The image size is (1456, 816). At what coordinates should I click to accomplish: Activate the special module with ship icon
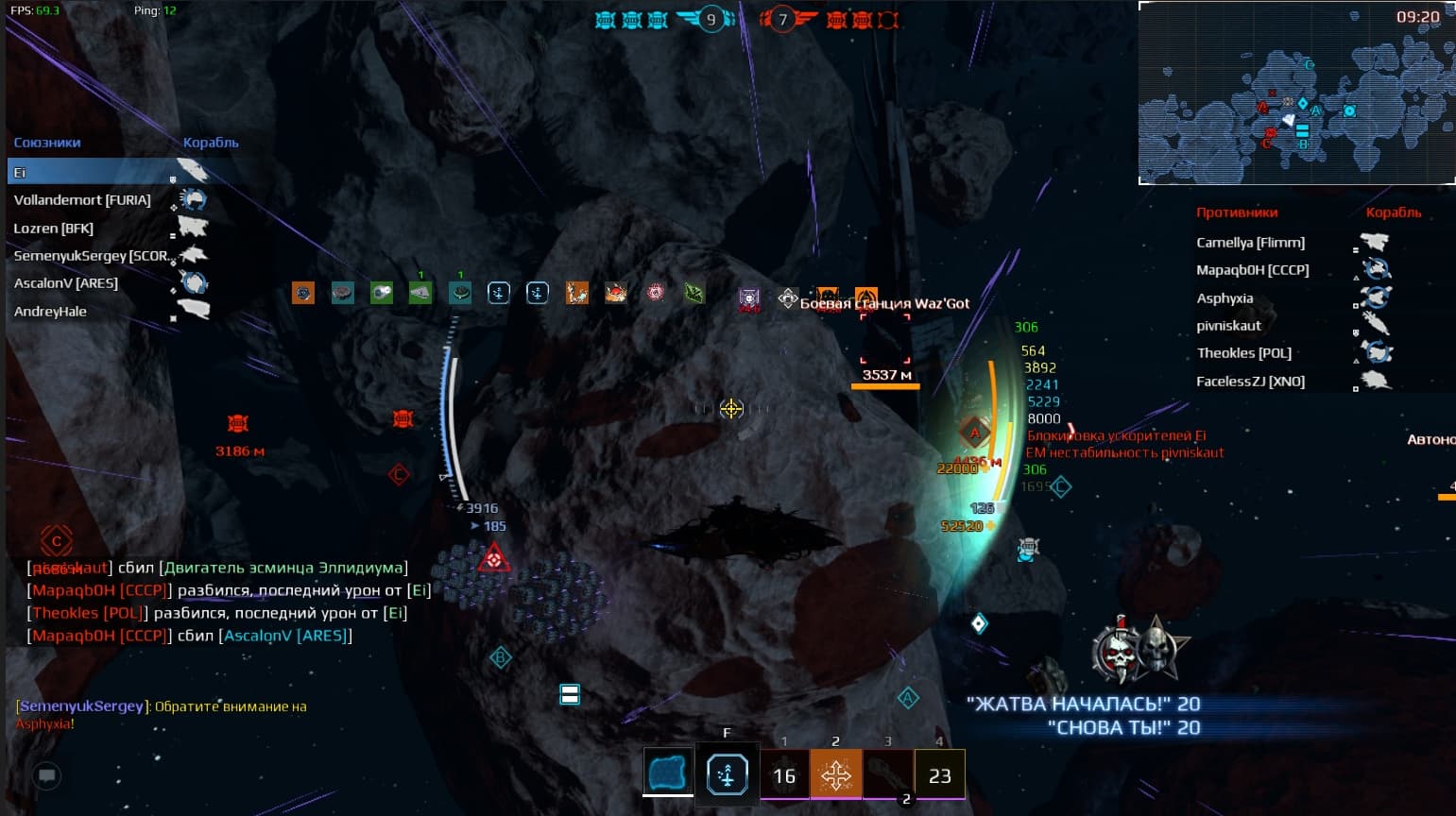(727, 775)
